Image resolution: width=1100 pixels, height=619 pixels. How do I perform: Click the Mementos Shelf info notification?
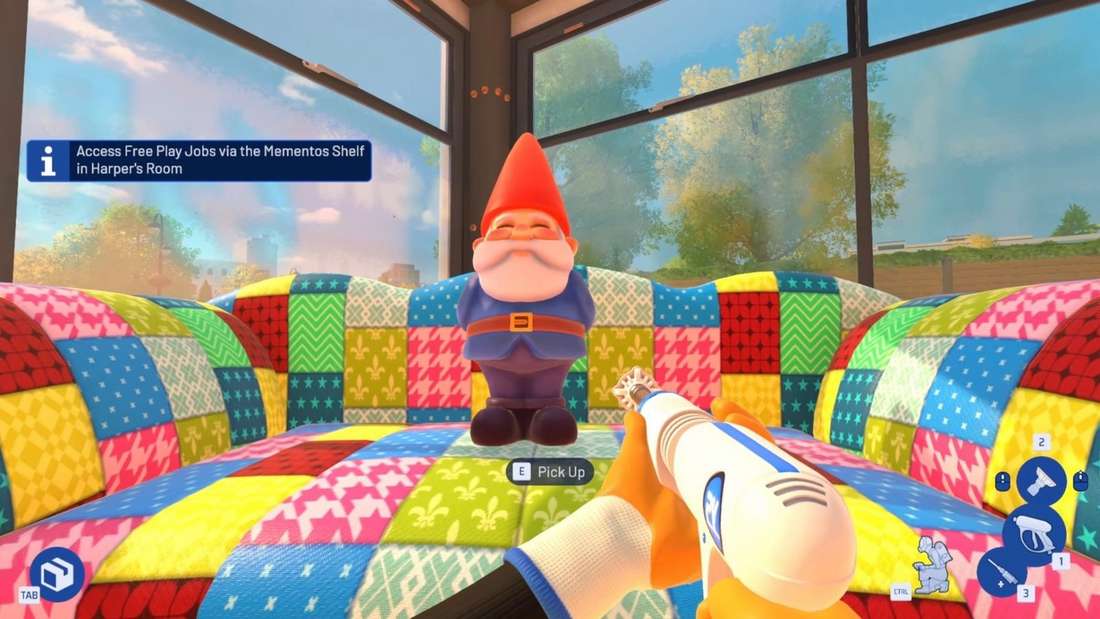pos(199,161)
